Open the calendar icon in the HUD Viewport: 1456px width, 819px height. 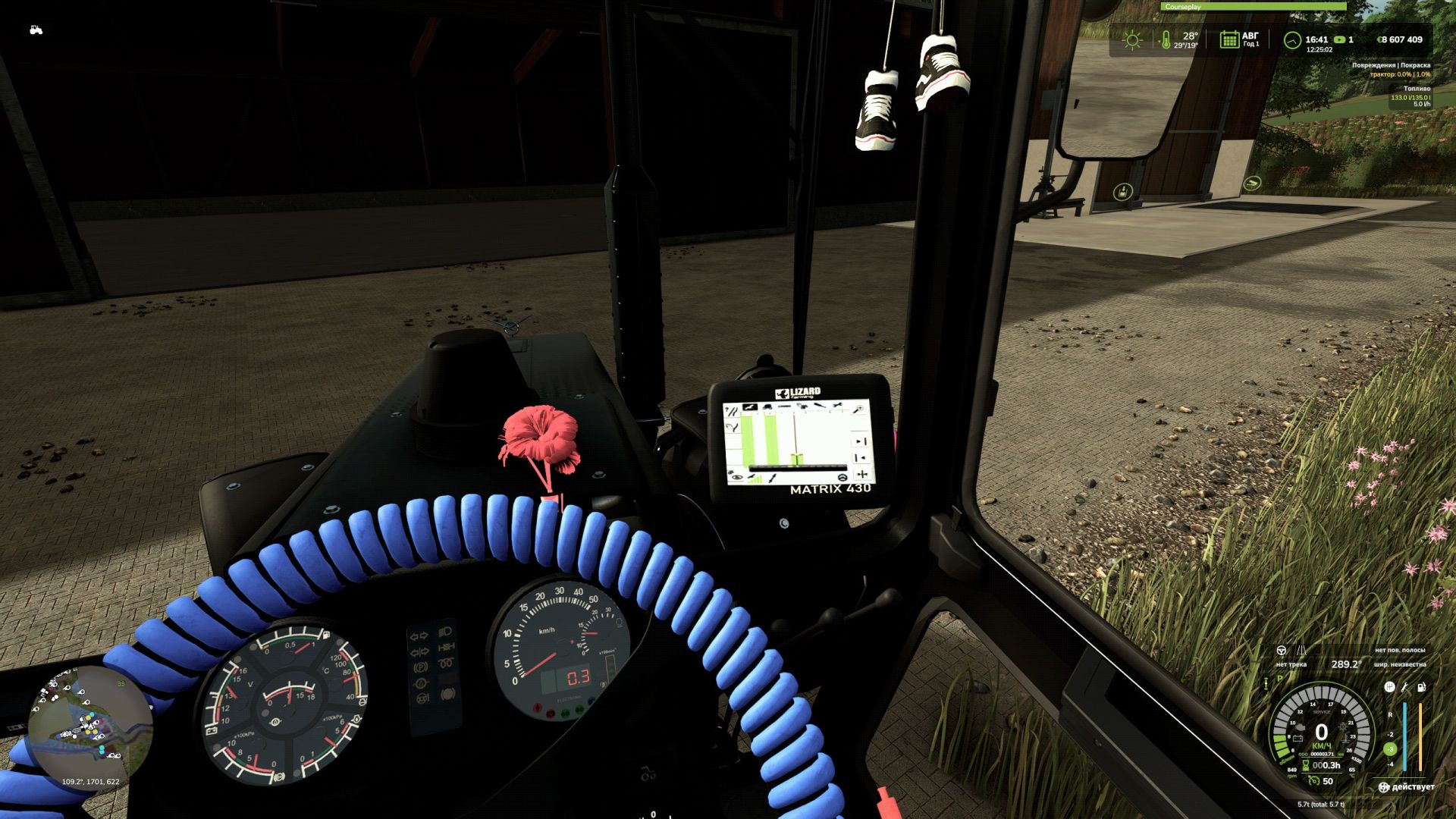click(1228, 39)
